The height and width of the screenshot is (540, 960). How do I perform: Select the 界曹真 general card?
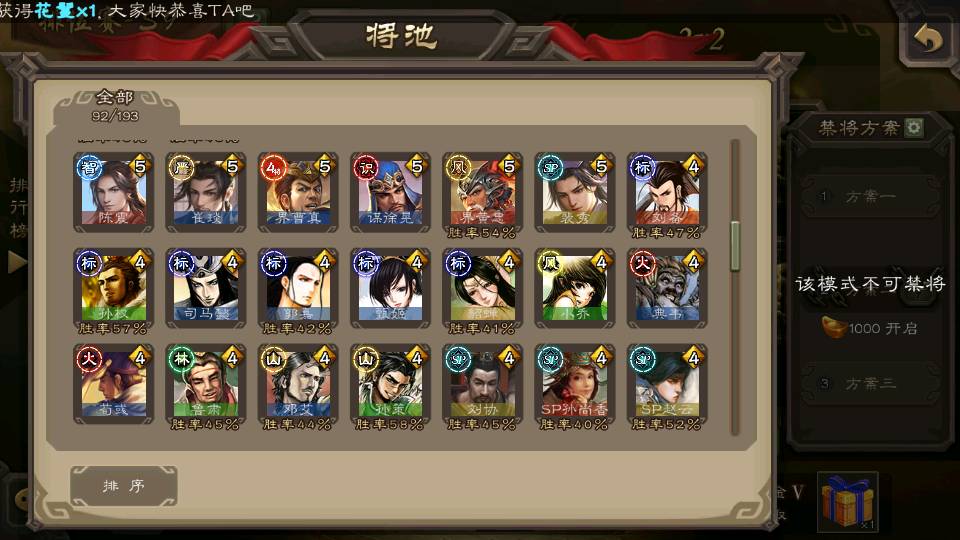[x=297, y=191]
